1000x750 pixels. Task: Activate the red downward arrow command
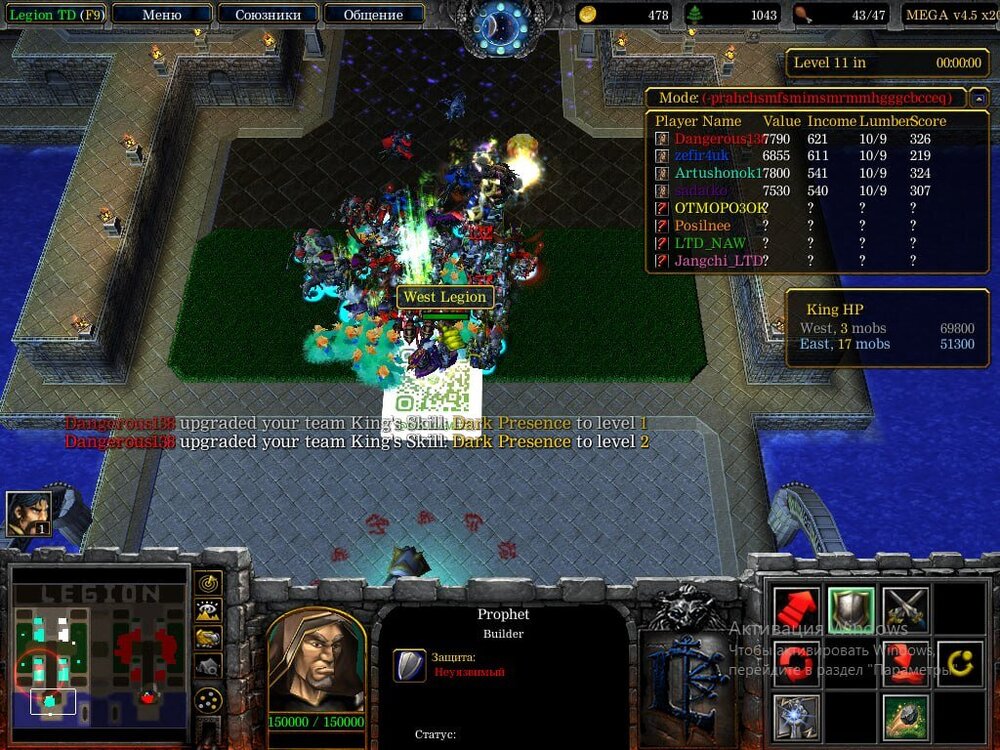pos(906,663)
